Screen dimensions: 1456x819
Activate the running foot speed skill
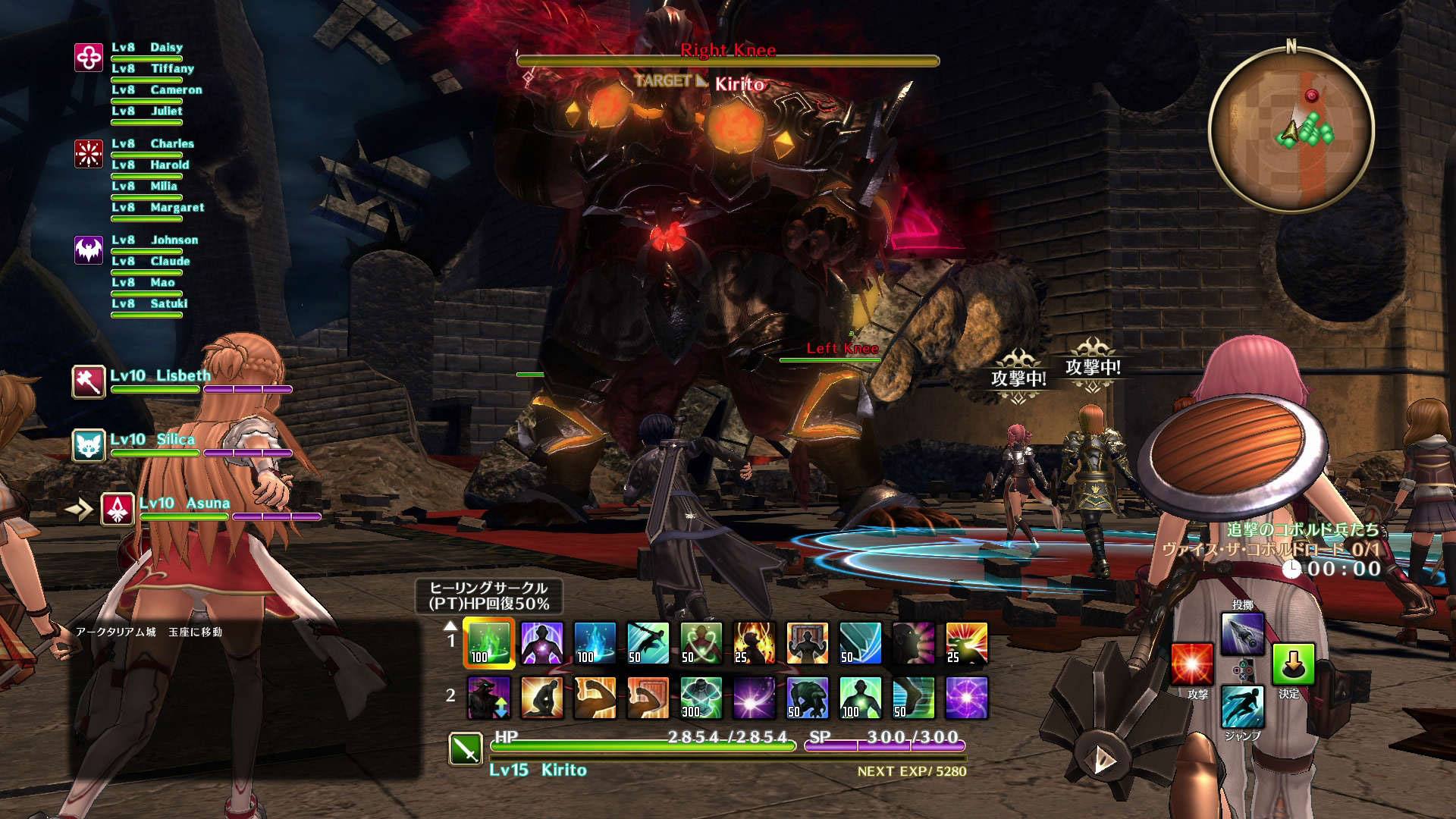point(914,698)
